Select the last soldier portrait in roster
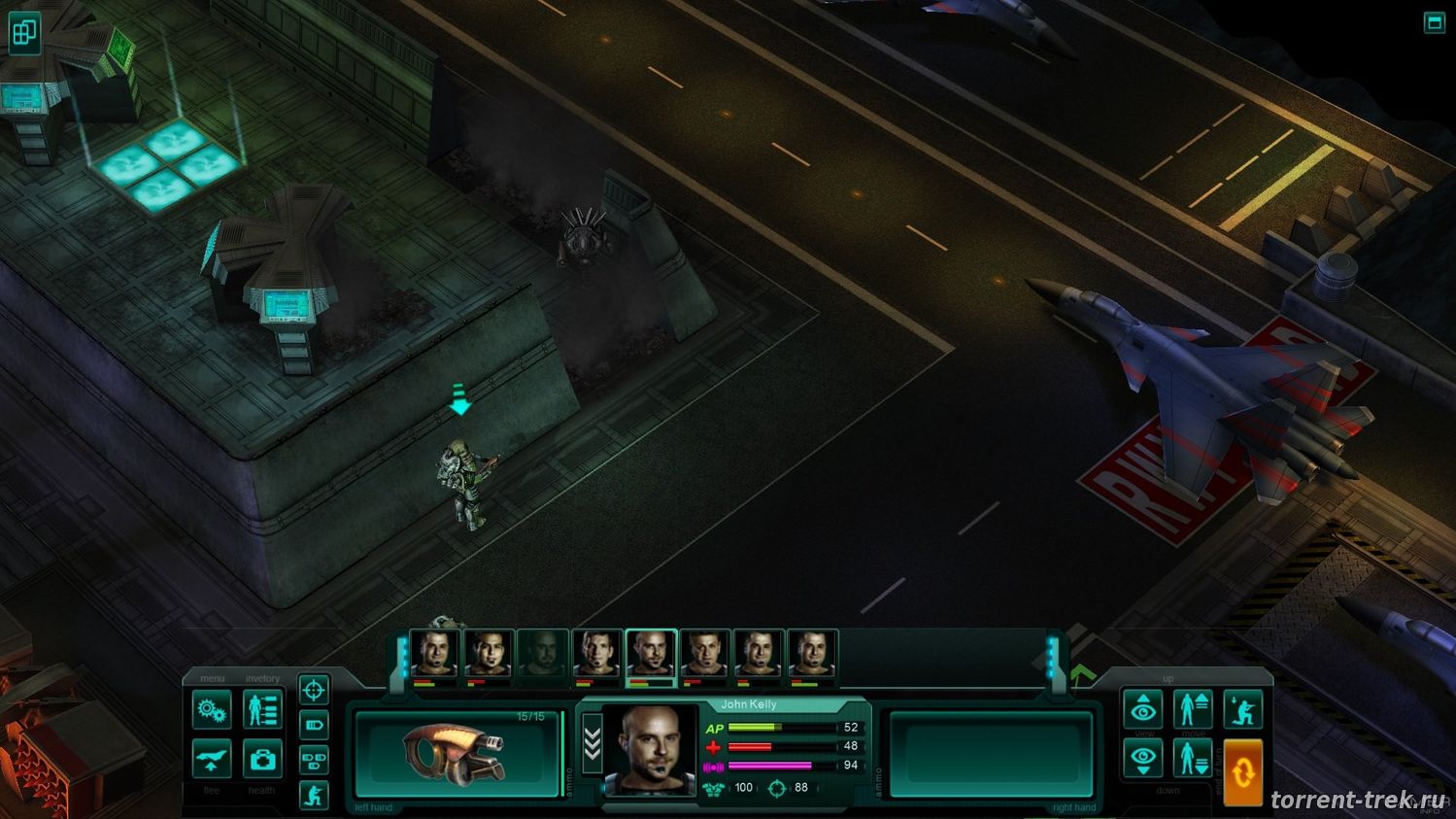 coord(812,654)
